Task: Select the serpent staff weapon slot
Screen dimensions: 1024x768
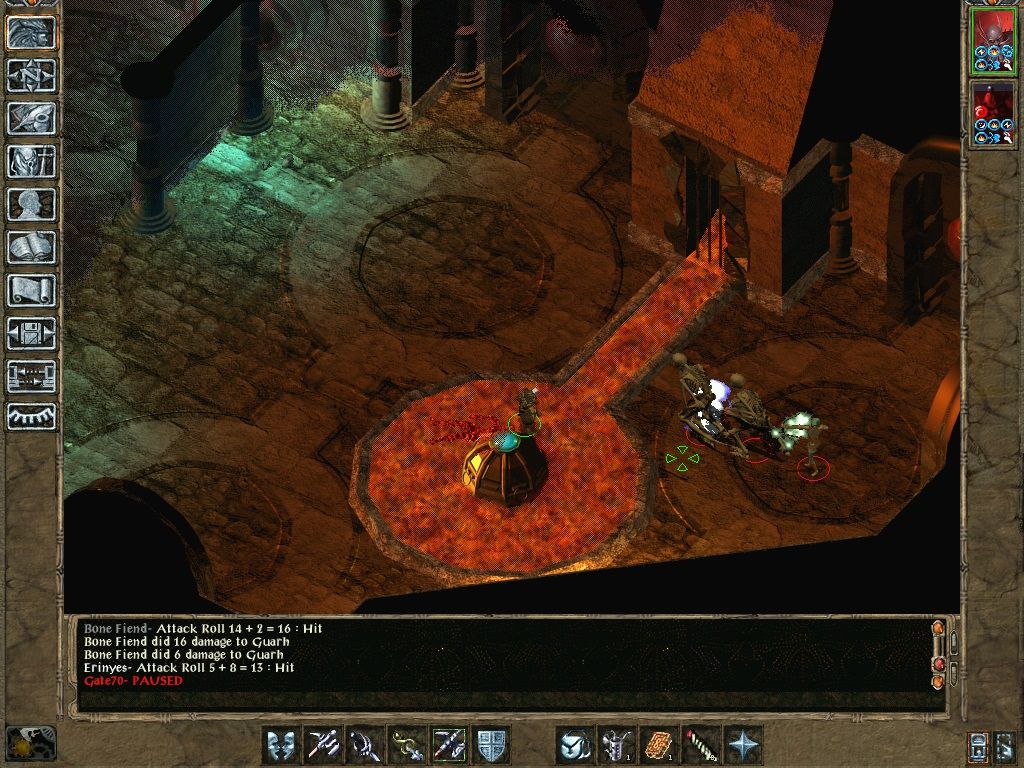Action: pos(407,745)
